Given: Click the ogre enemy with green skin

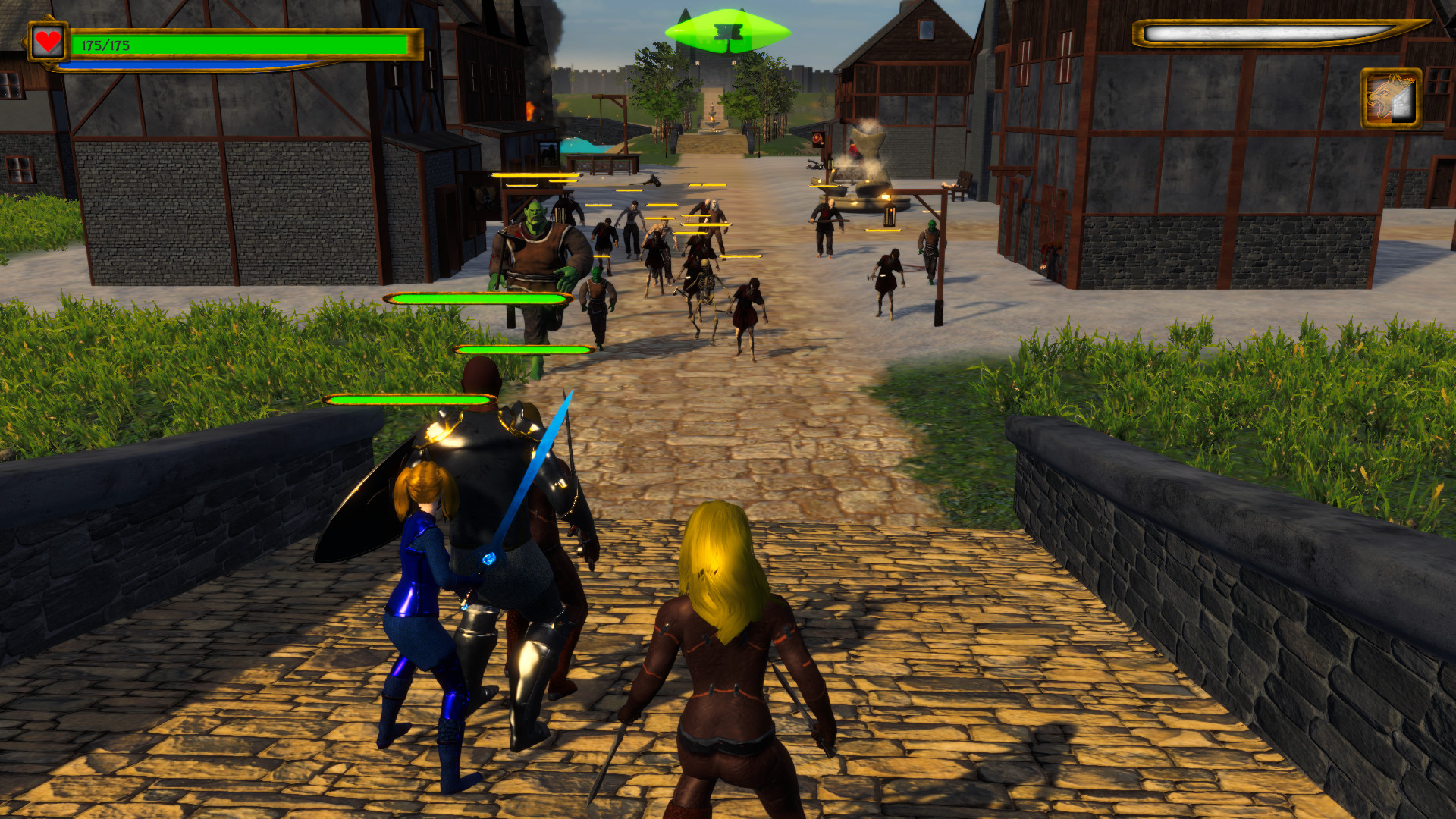Looking at the screenshot, I should (x=538, y=250).
